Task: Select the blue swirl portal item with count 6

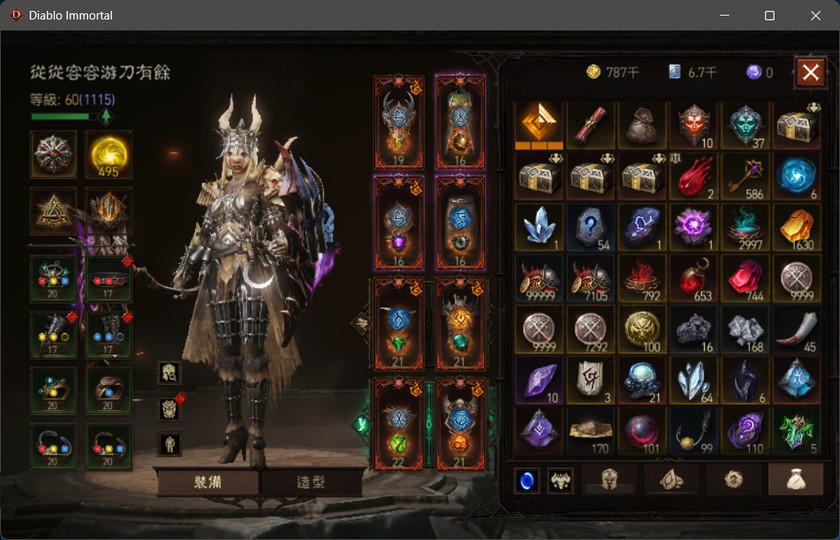Action: (796, 176)
